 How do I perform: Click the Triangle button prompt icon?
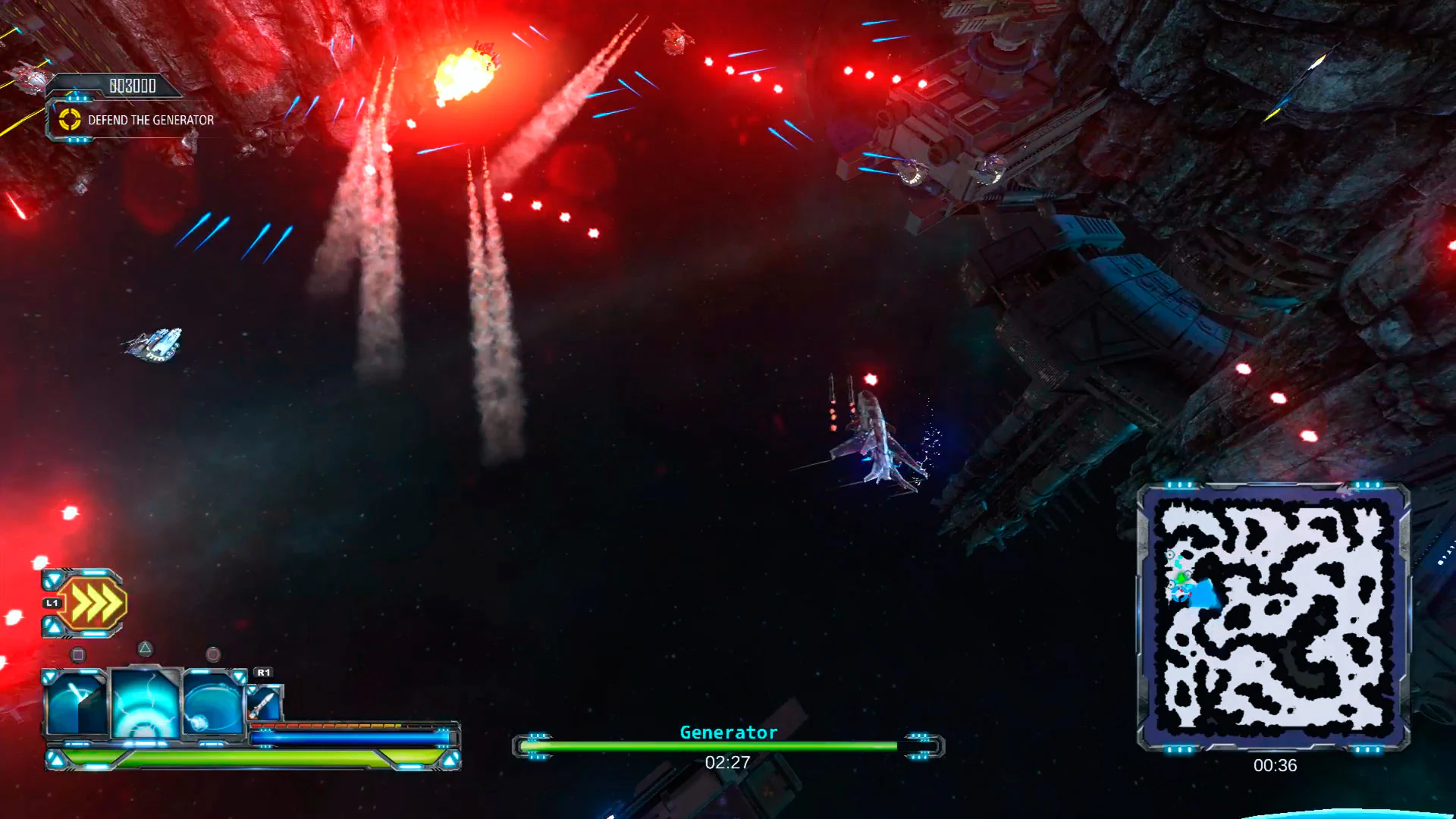coord(146,648)
